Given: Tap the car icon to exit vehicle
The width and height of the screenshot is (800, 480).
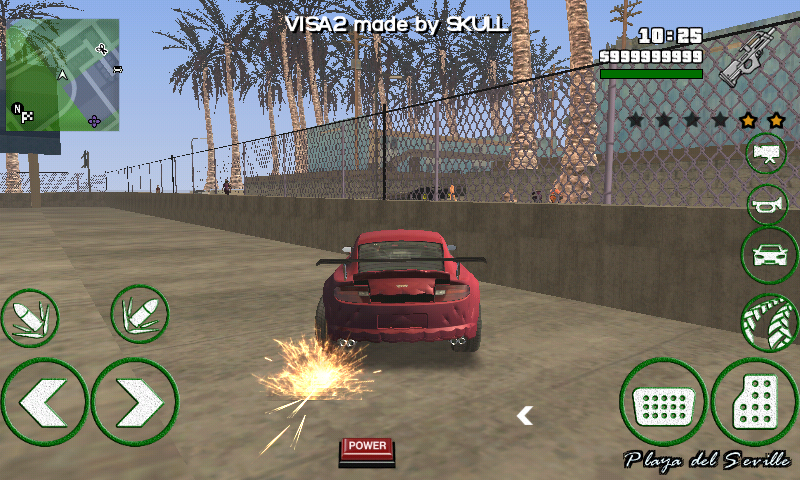Looking at the screenshot, I should click(x=768, y=256).
